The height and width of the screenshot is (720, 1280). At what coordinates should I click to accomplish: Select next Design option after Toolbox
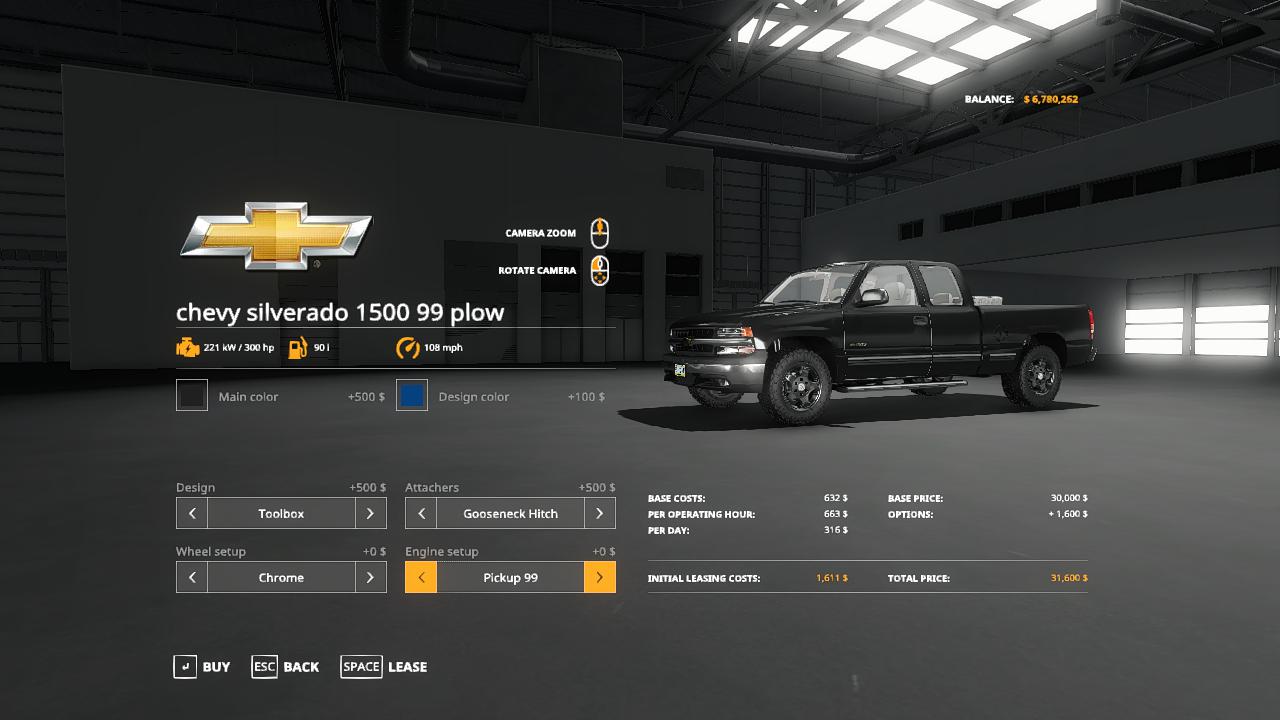(x=370, y=514)
